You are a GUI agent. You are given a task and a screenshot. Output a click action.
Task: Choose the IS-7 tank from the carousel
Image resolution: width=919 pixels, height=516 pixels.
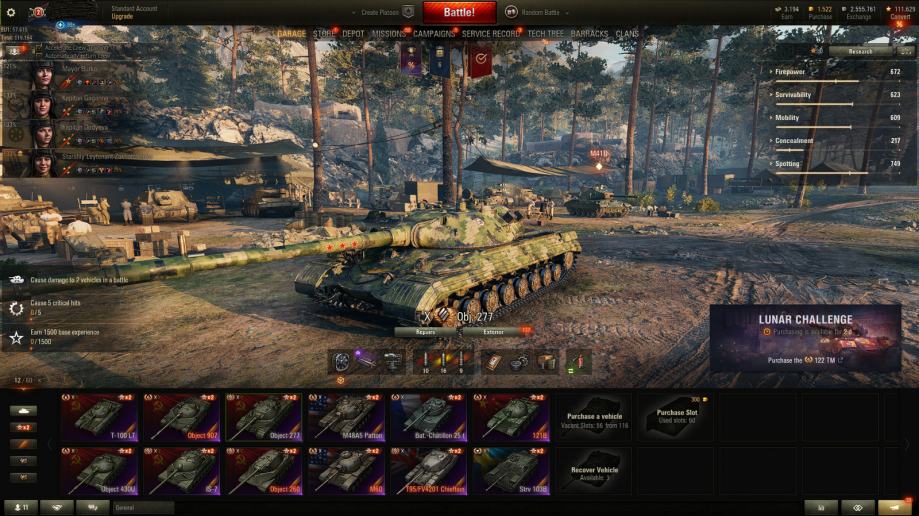183,470
